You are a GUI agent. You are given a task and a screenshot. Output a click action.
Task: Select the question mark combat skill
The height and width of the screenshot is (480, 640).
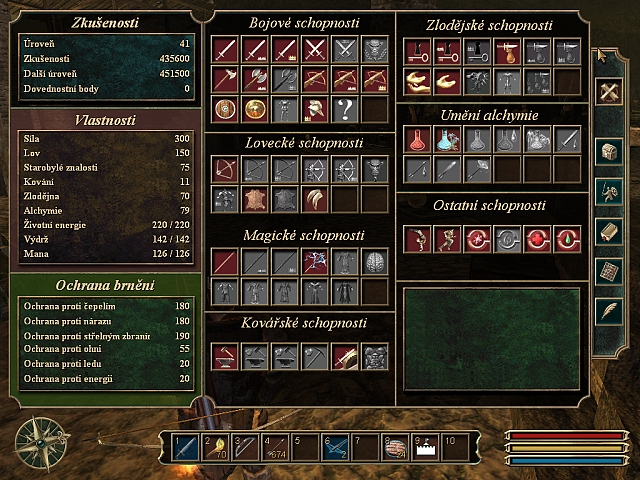[345, 109]
